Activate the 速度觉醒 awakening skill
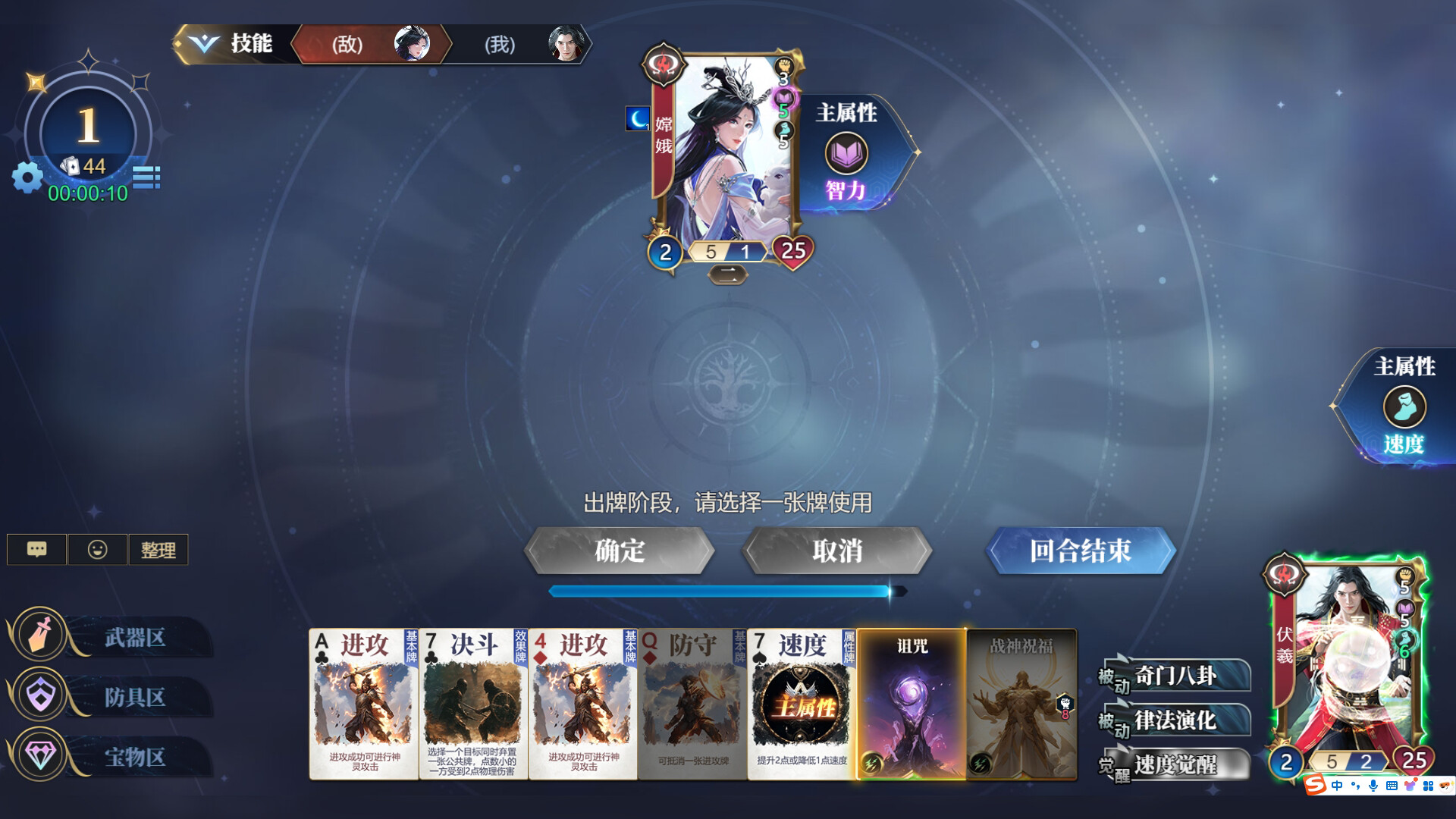The image size is (1456, 819). (1175, 764)
